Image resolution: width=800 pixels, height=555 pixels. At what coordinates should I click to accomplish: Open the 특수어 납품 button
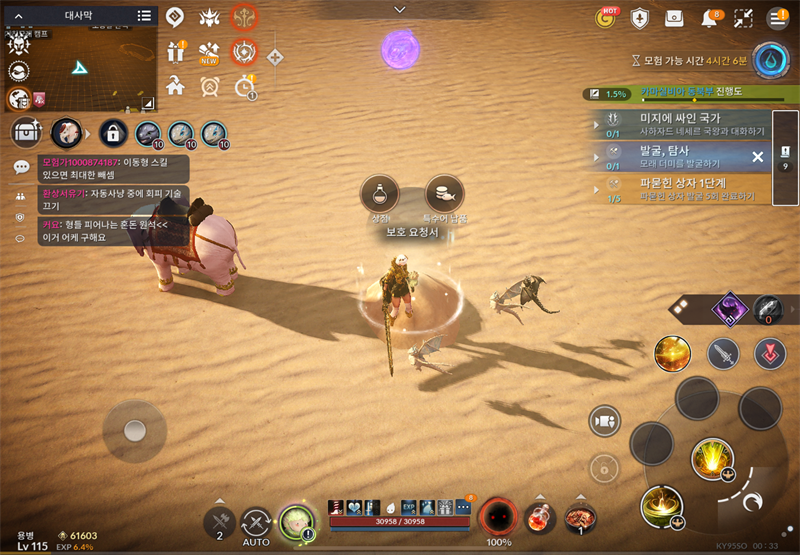[x=444, y=194]
